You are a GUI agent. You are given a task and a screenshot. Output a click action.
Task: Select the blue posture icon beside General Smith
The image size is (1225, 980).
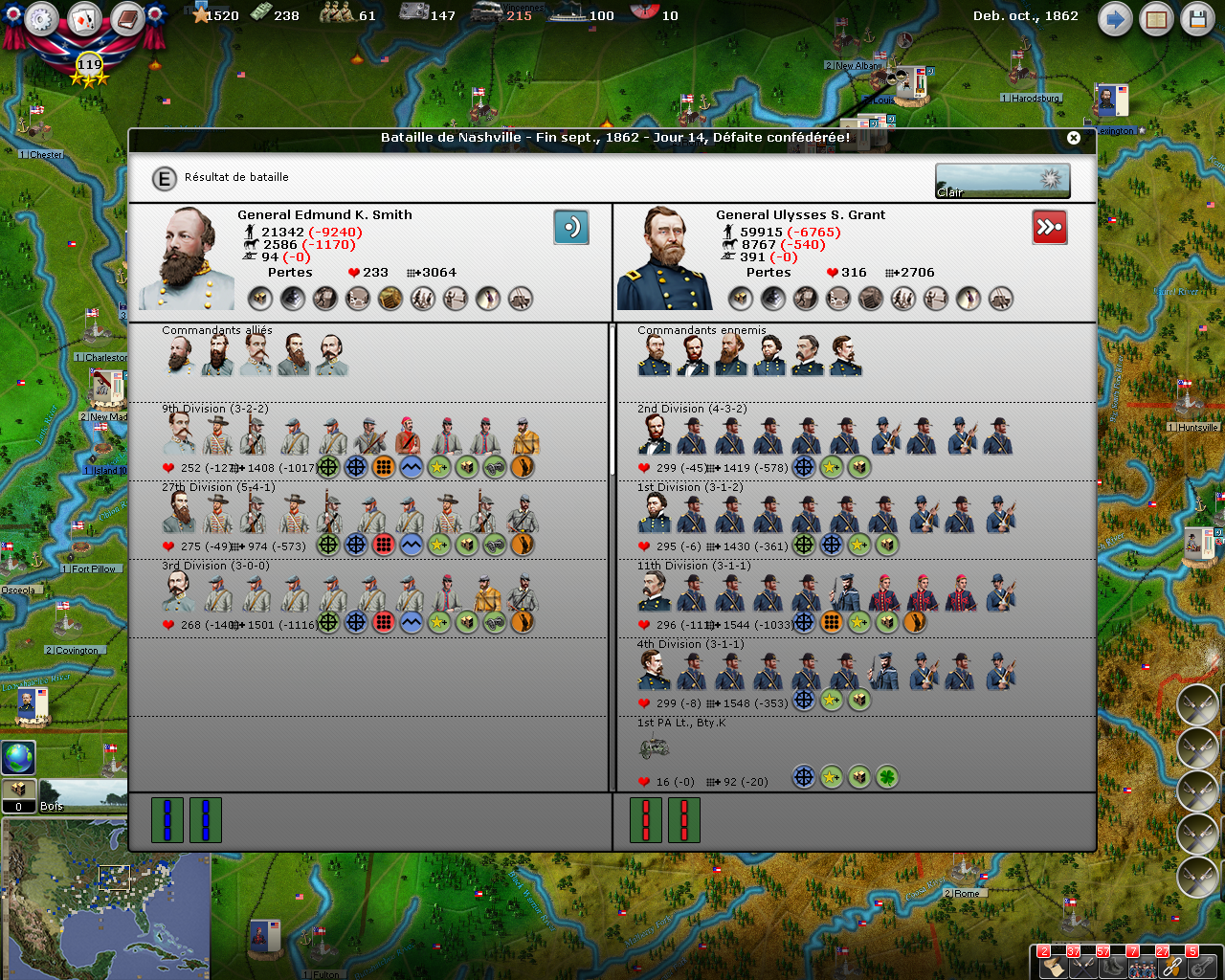[x=571, y=227]
